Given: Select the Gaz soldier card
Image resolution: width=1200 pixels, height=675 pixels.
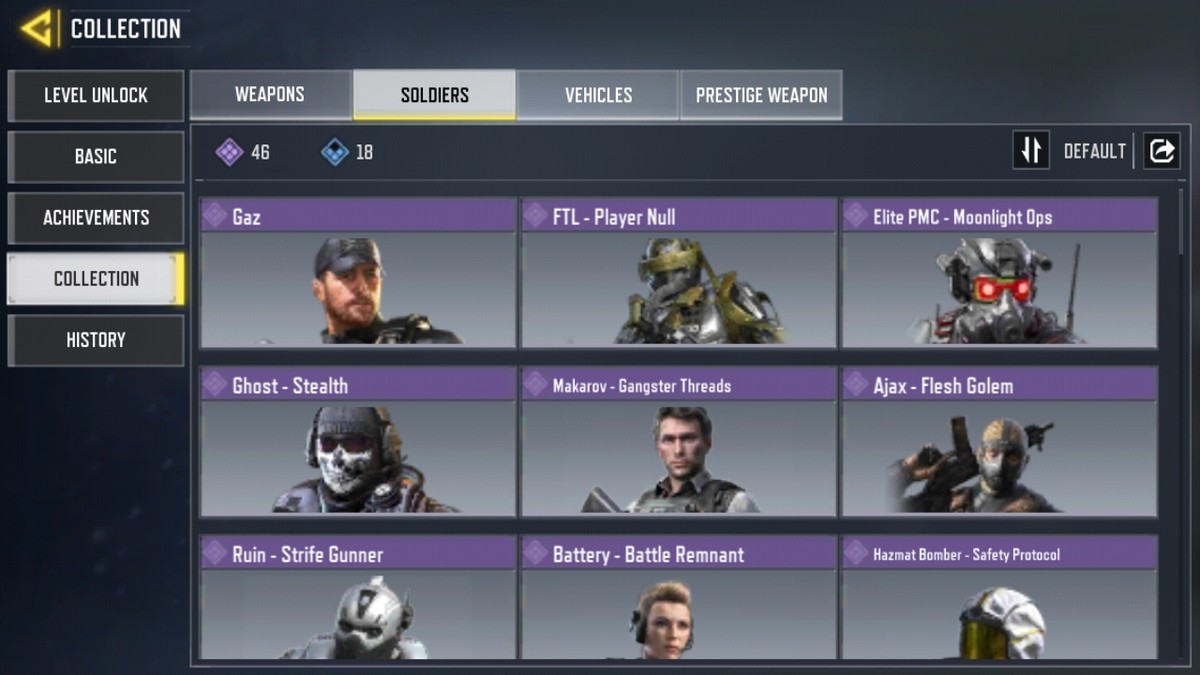Looking at the screenshot, I should coord(358,273).
